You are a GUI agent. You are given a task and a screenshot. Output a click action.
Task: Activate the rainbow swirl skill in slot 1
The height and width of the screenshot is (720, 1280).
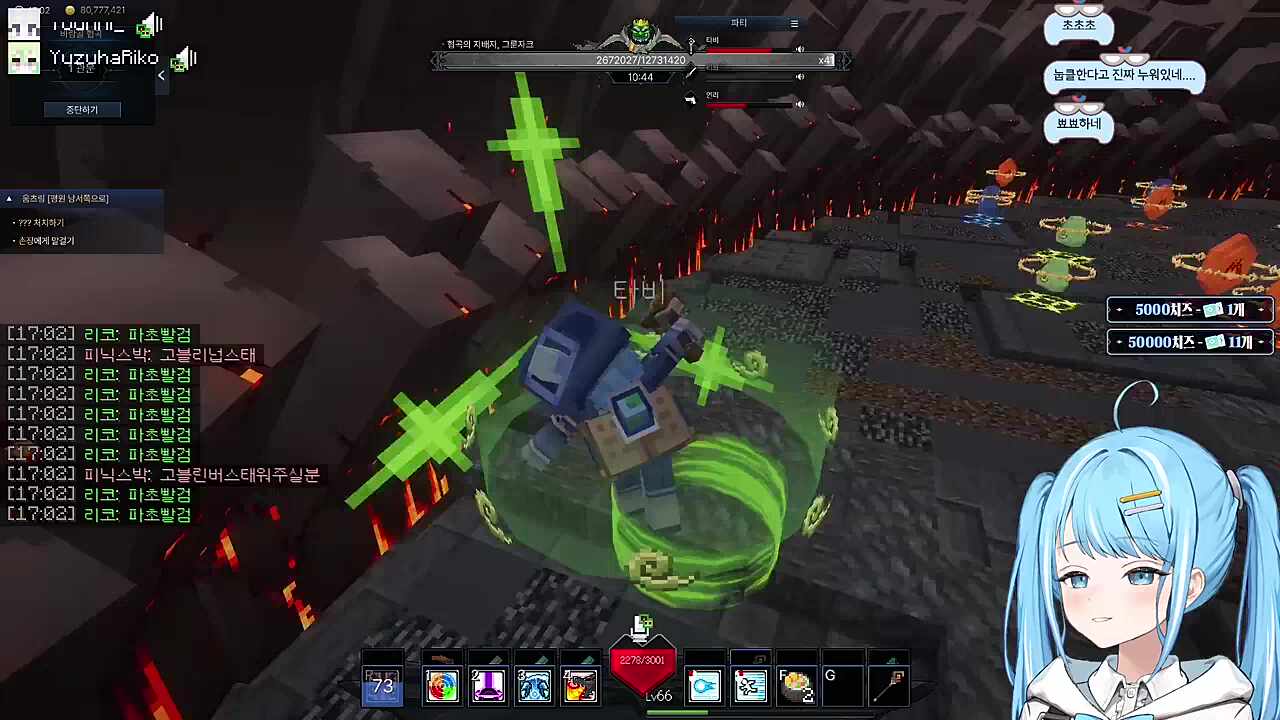pyautogui.click(x=442, y=686)
